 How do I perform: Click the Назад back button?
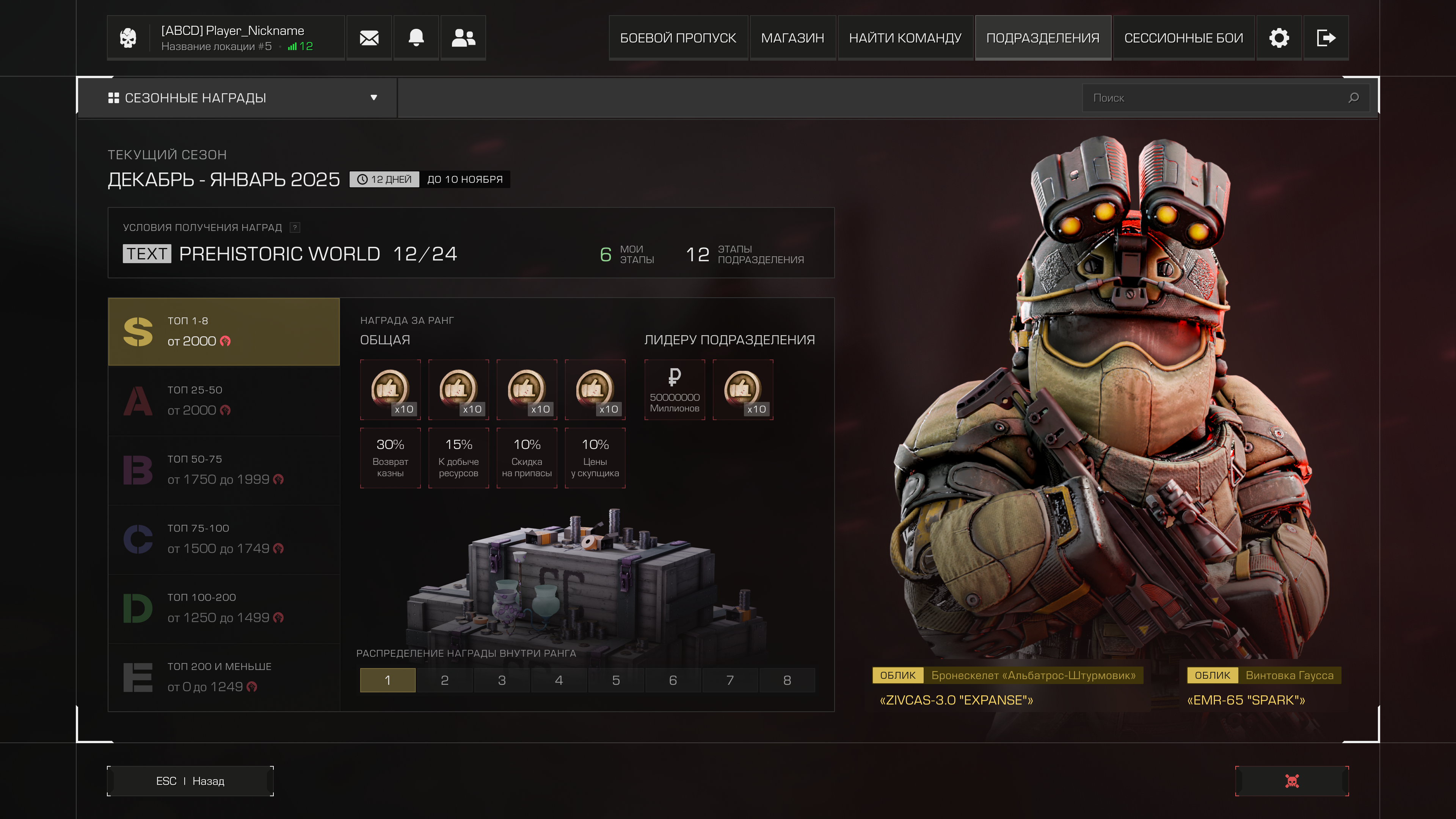tap(190, 781)
